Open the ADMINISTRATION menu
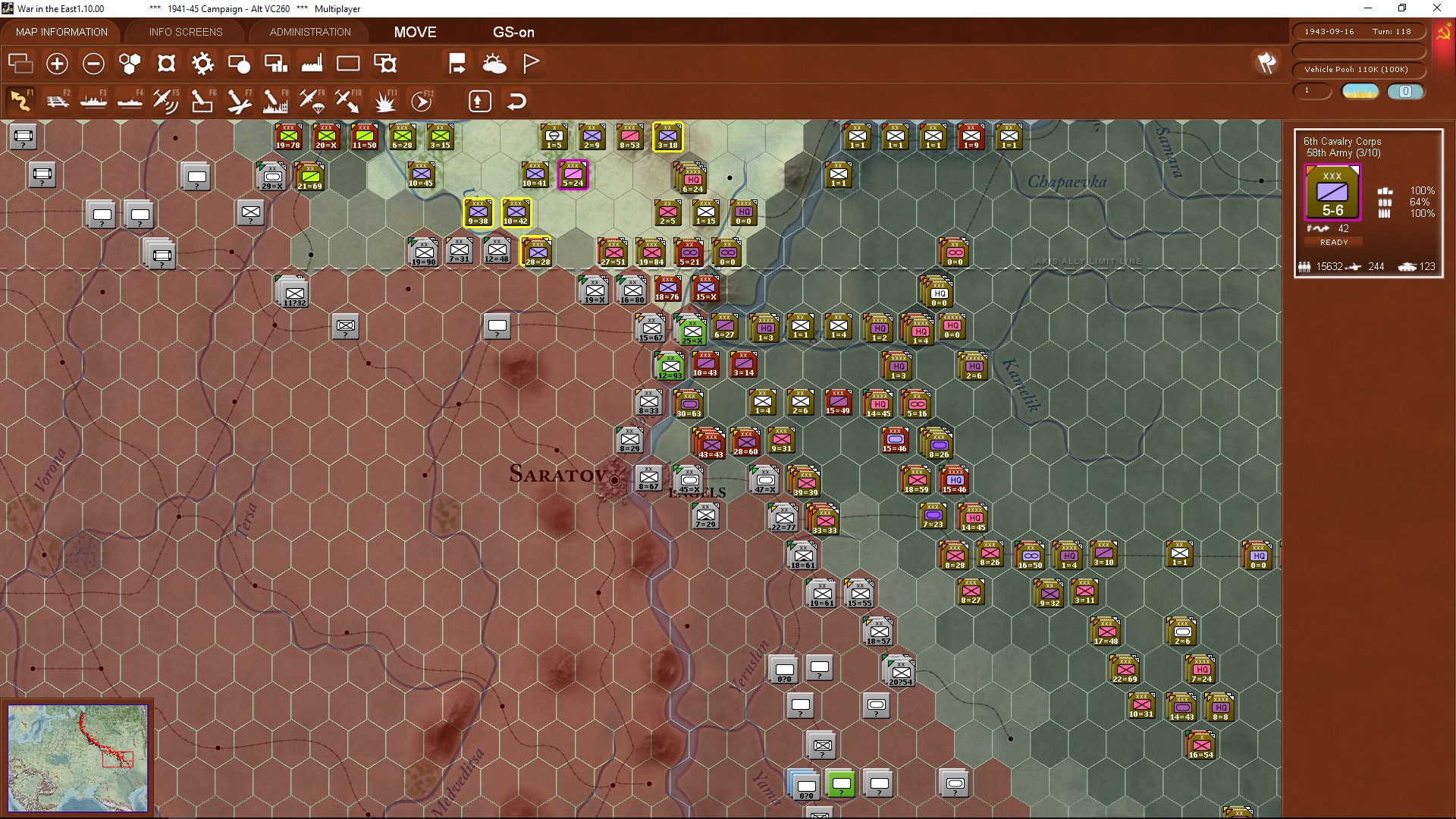This screenshot has width=1456, height=819. 308,32
